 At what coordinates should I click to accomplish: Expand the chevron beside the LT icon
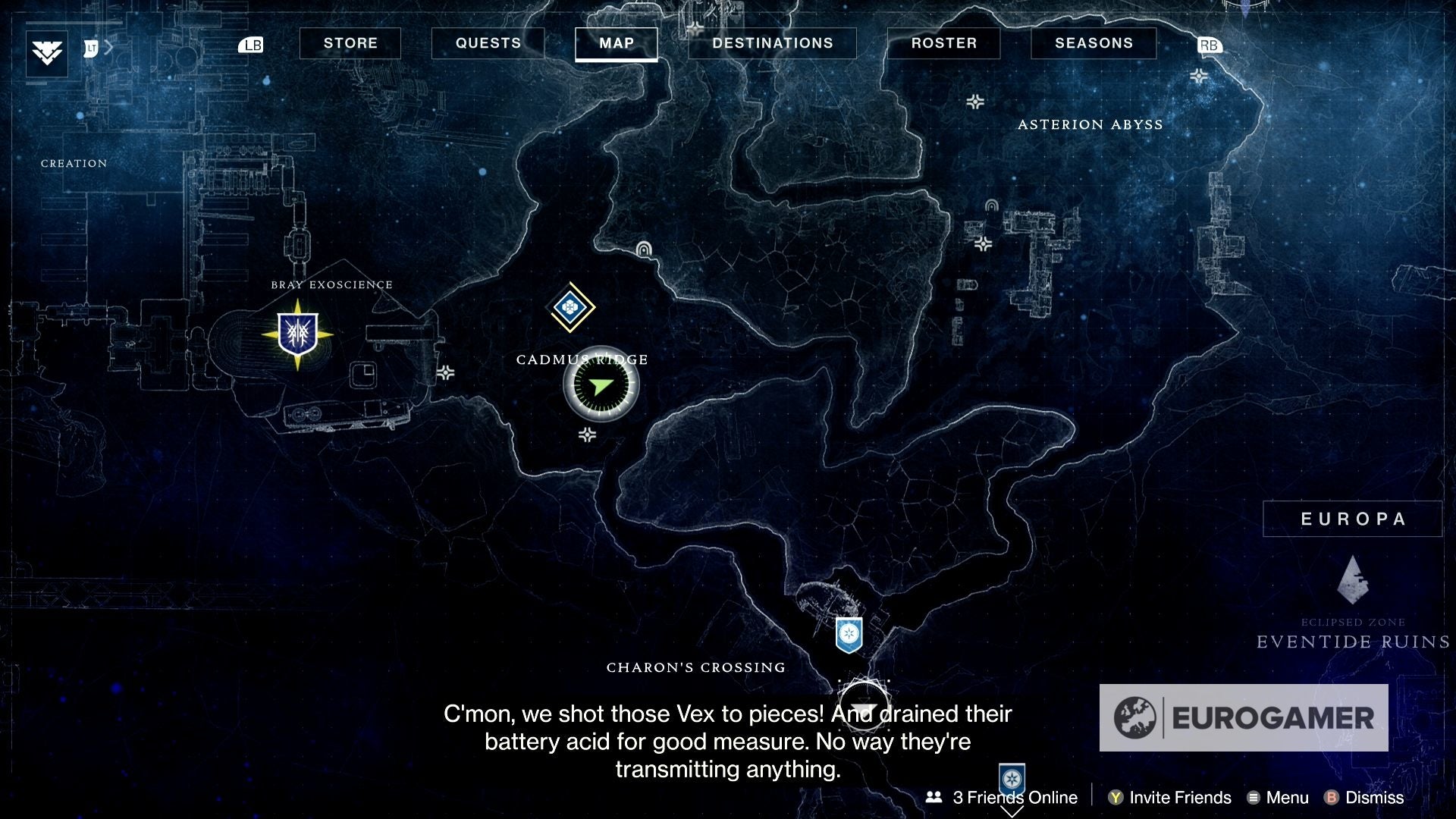pos(108,45)
